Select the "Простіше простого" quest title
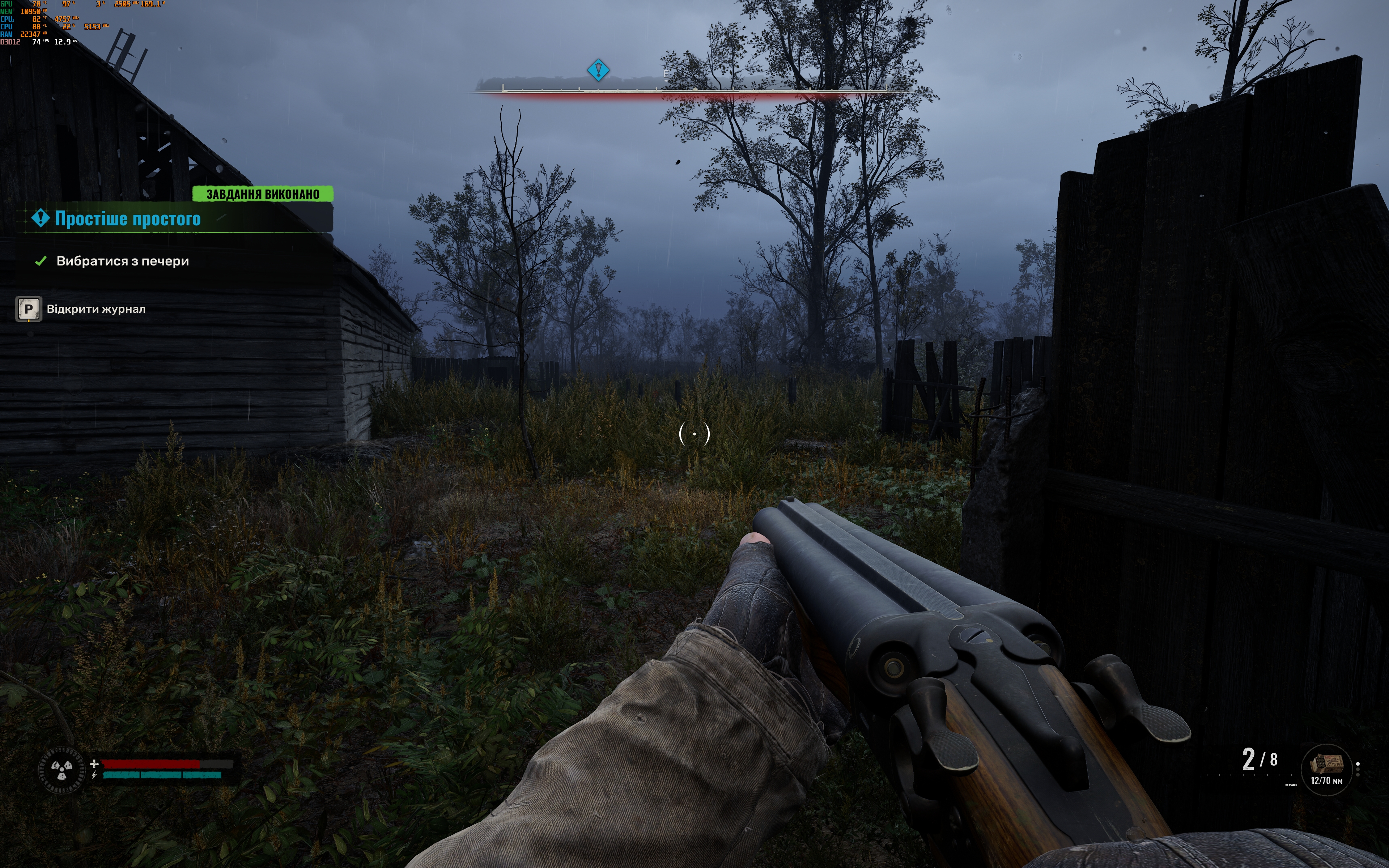The image size is (1389, 868). (127, 219)
